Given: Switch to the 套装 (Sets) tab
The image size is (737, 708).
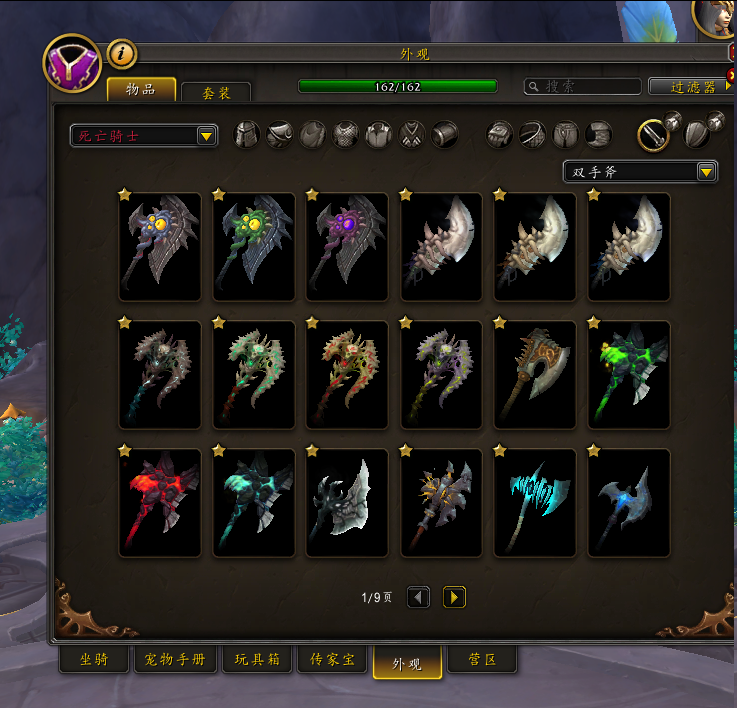Looking at the screenshot, I should pos(216,92).
